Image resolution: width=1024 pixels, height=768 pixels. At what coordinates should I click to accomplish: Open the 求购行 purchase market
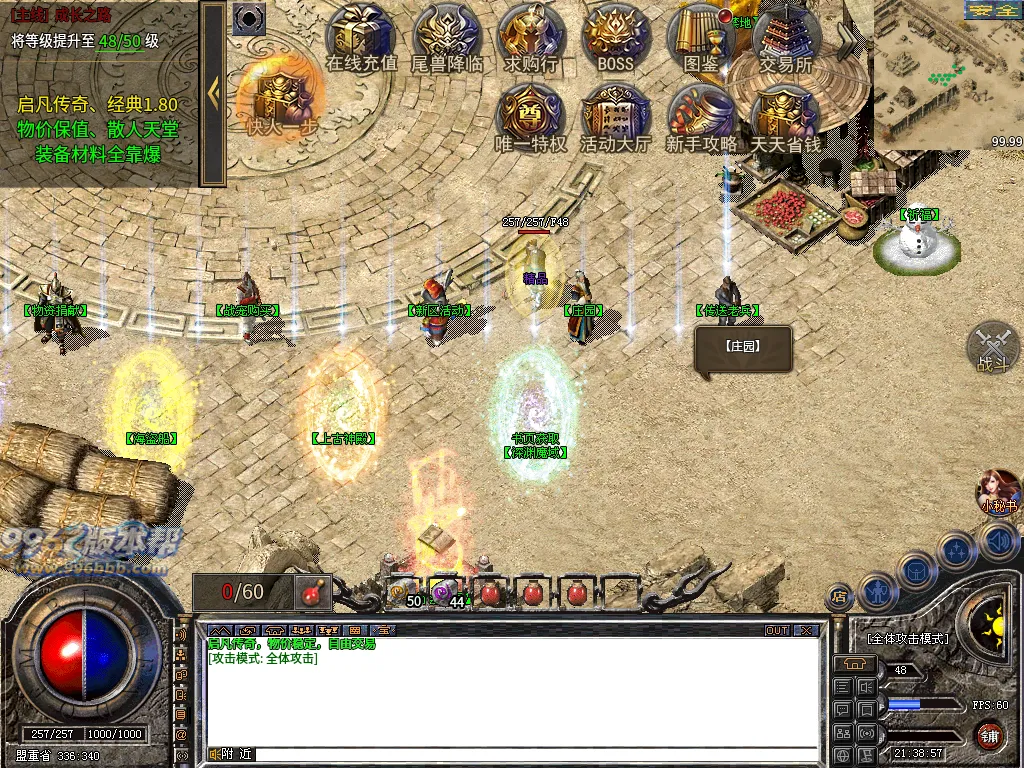click(x=531, y=38)
